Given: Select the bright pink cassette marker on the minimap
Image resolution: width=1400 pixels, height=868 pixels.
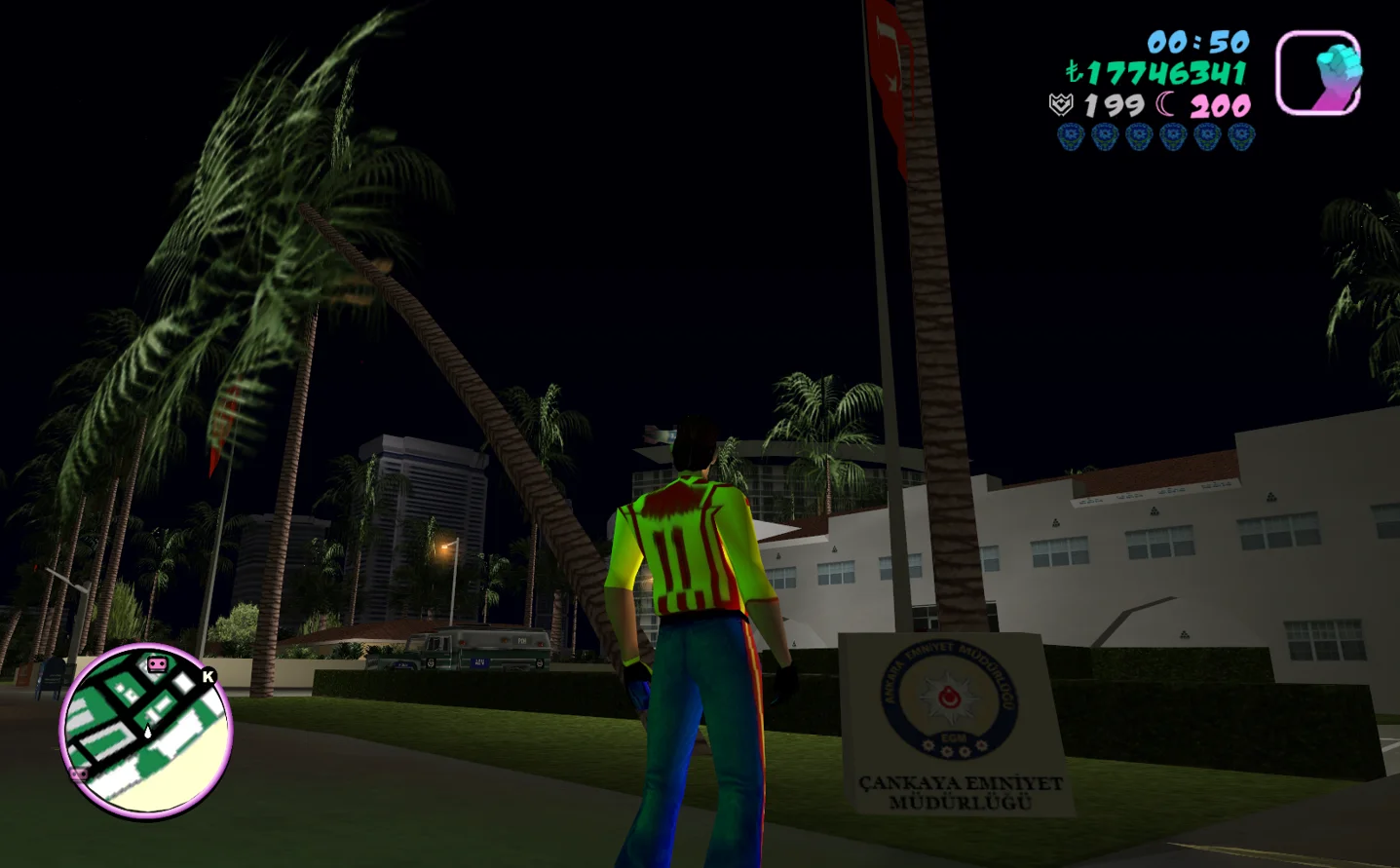Looking at the screenshot, I should point(157,664).
